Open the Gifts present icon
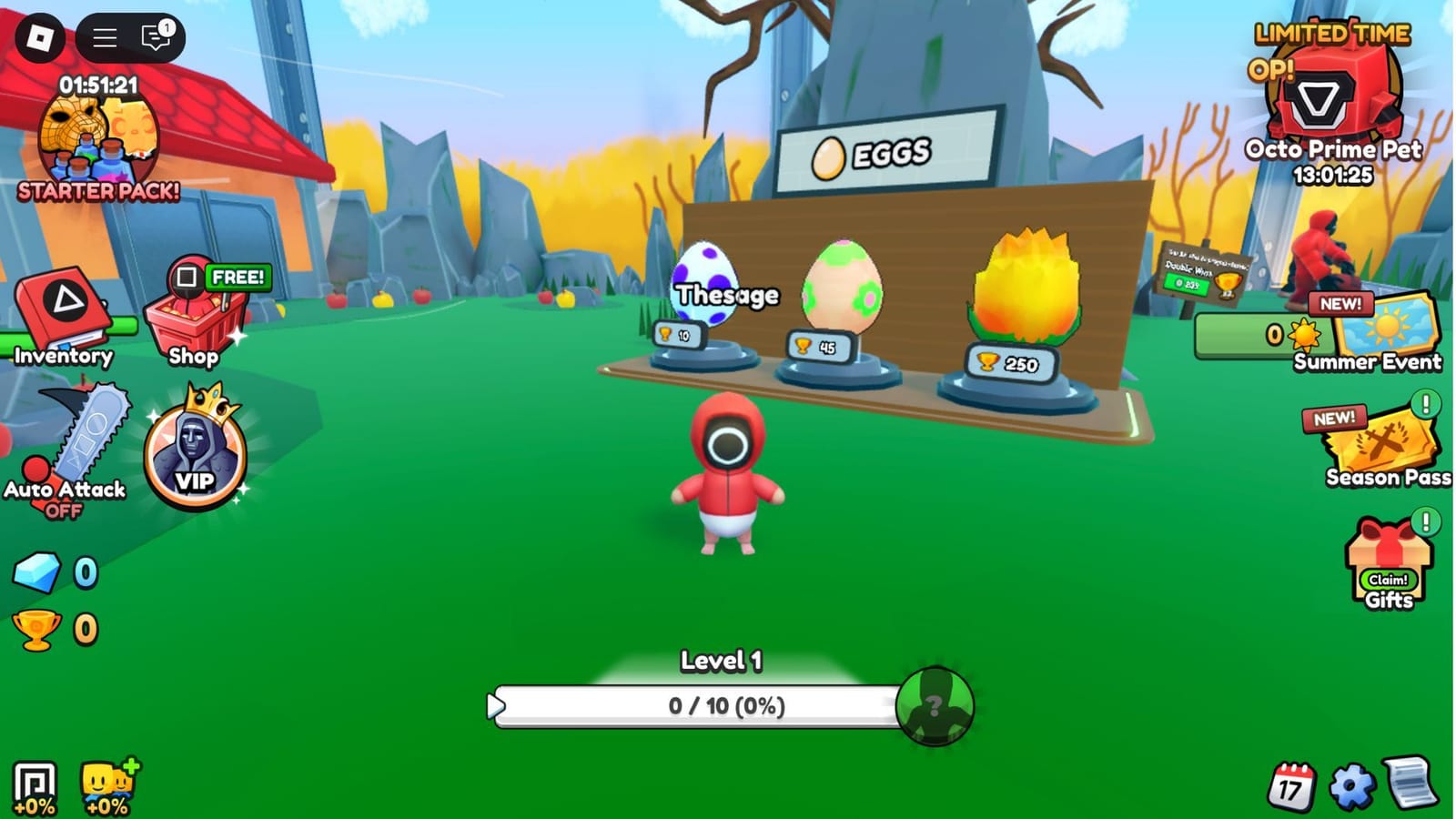1456x819 pixels. (1388, 551)
